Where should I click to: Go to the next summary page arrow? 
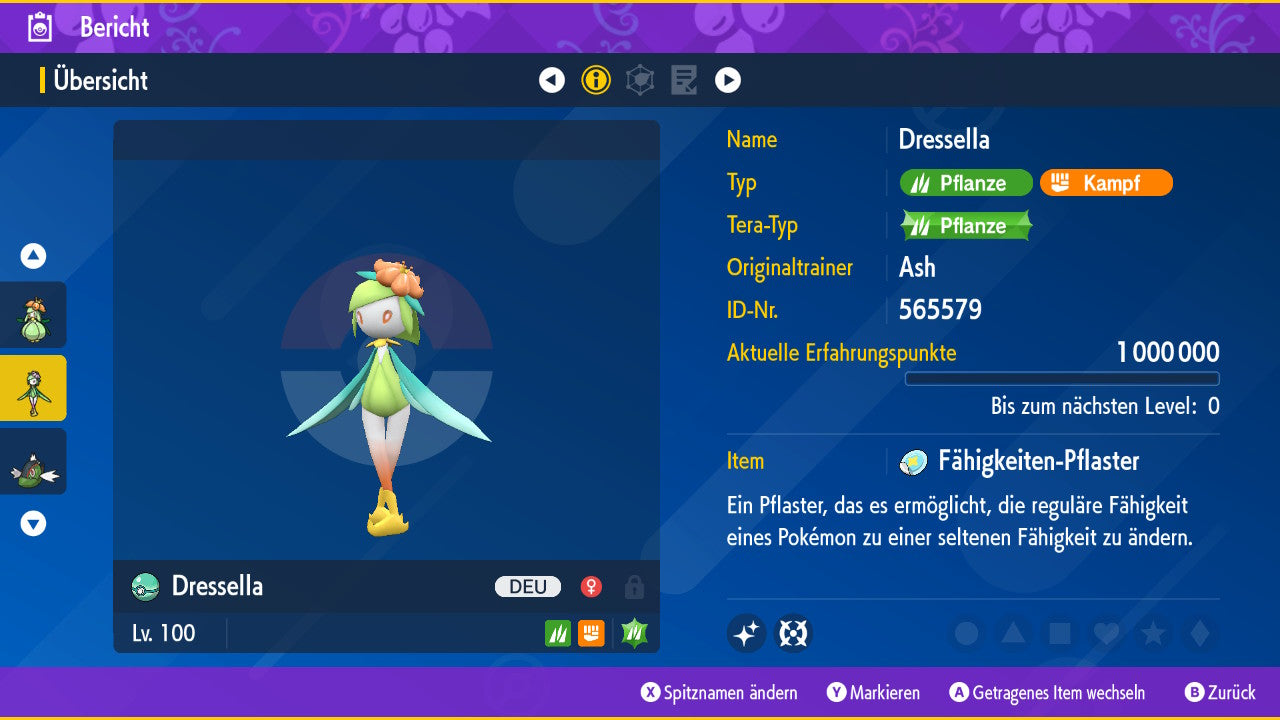point(728,80)
